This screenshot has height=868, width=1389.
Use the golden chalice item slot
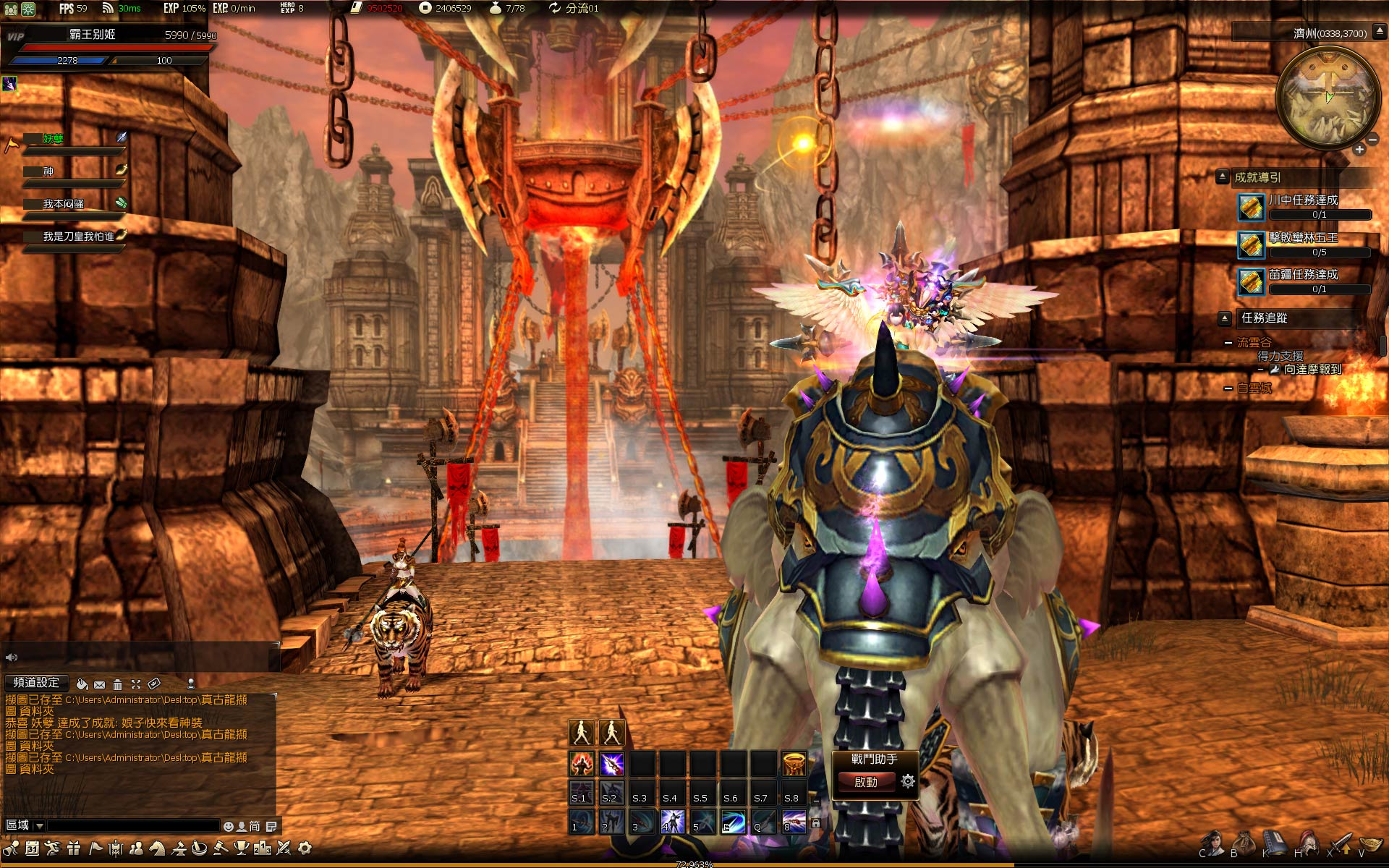pyautogui.click(x=794, y=763)
